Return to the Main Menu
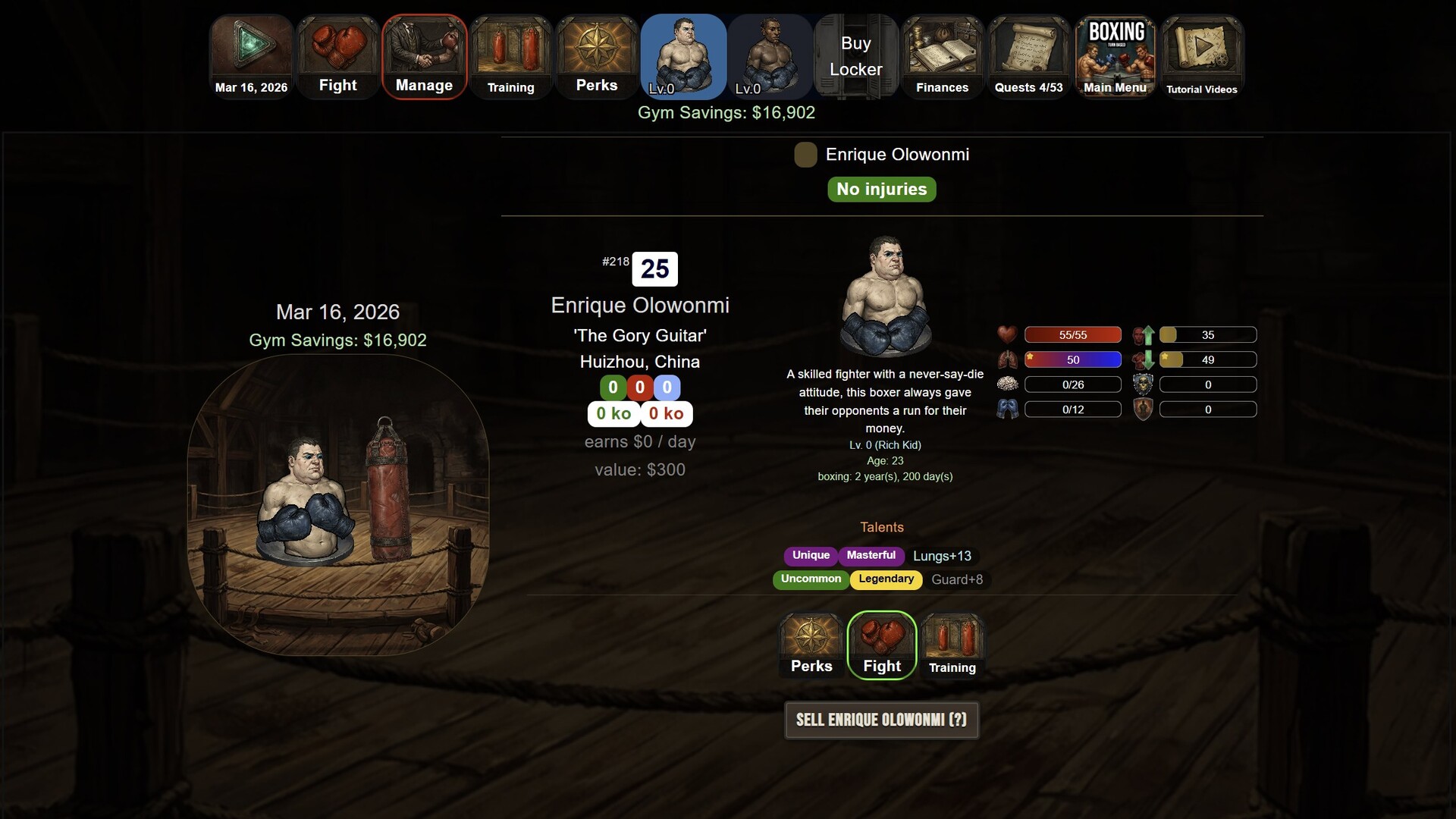 1115,57
